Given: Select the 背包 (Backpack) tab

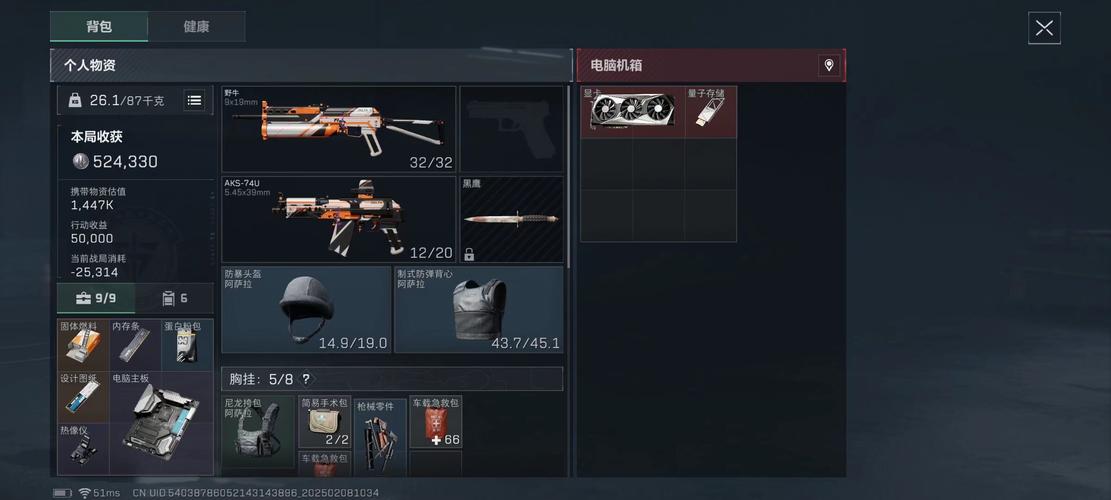Looking at the screenshot, I should (99, 27).
